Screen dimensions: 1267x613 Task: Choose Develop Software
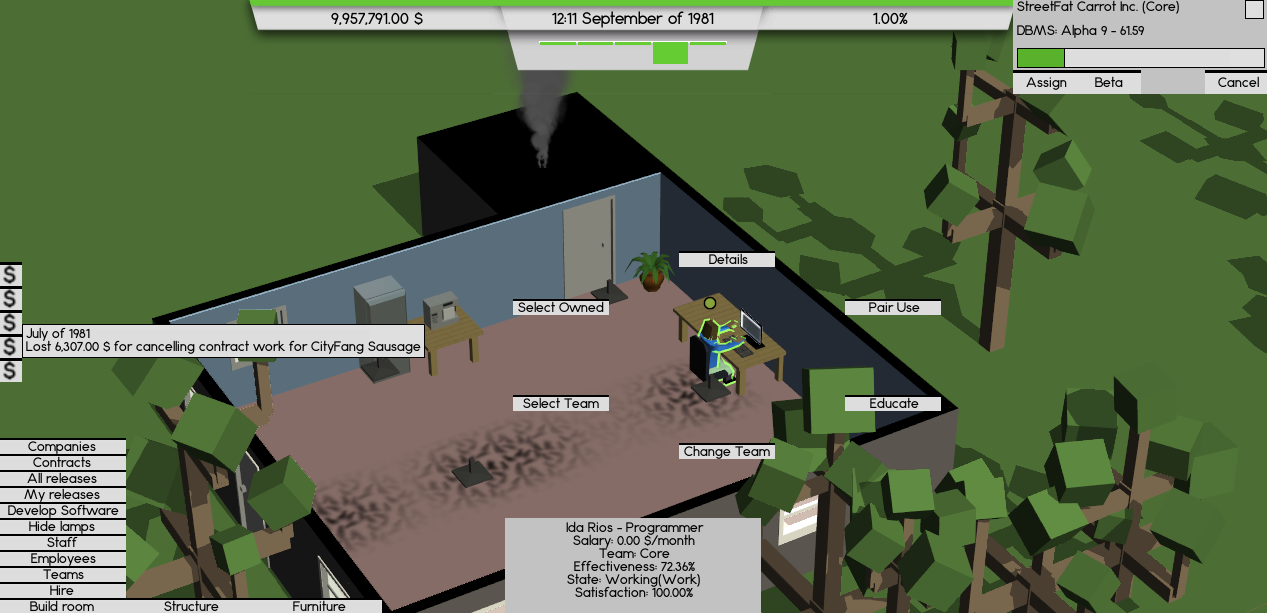coord(62,511)
